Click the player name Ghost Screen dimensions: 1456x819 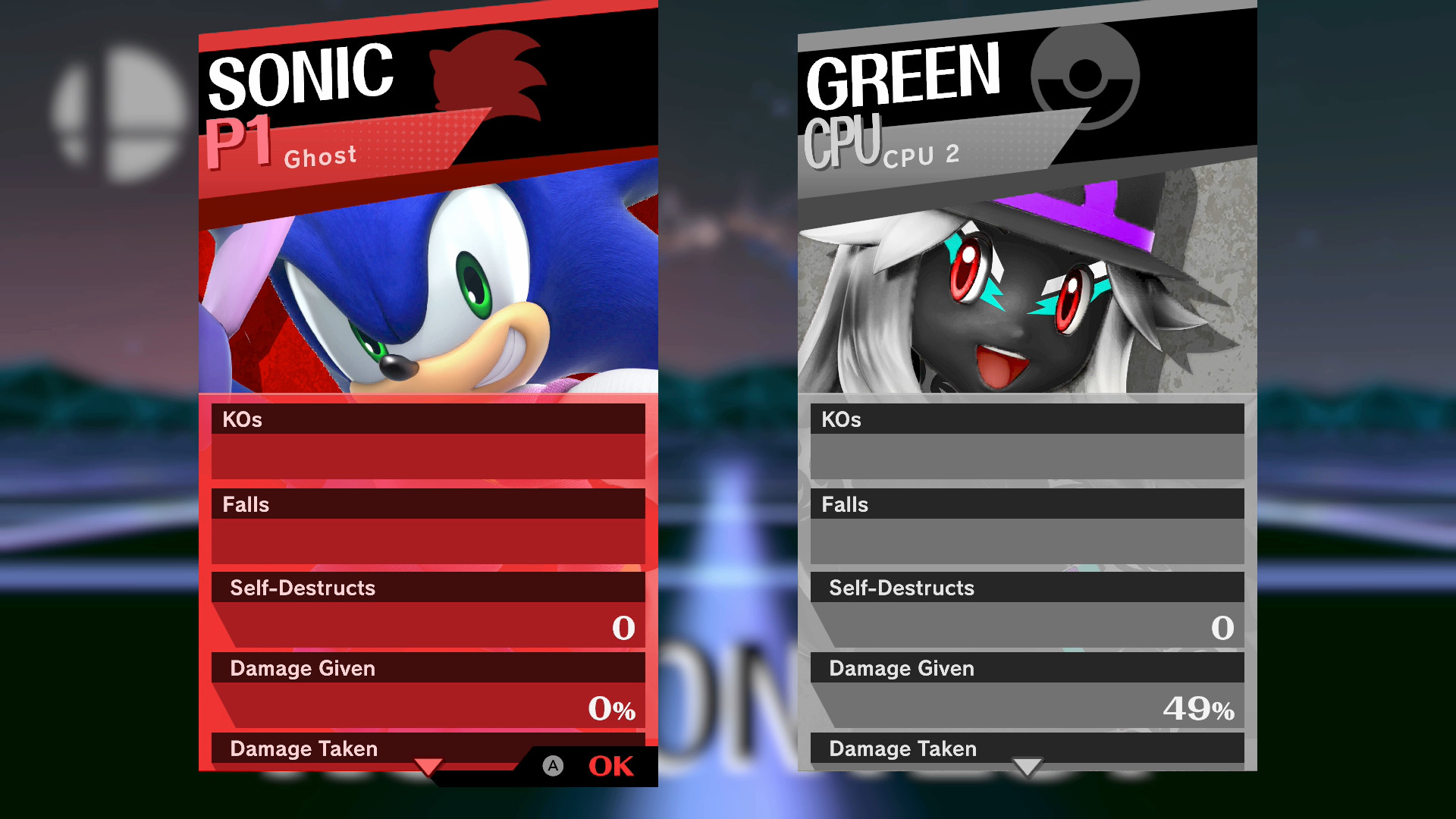coord(321,156)
